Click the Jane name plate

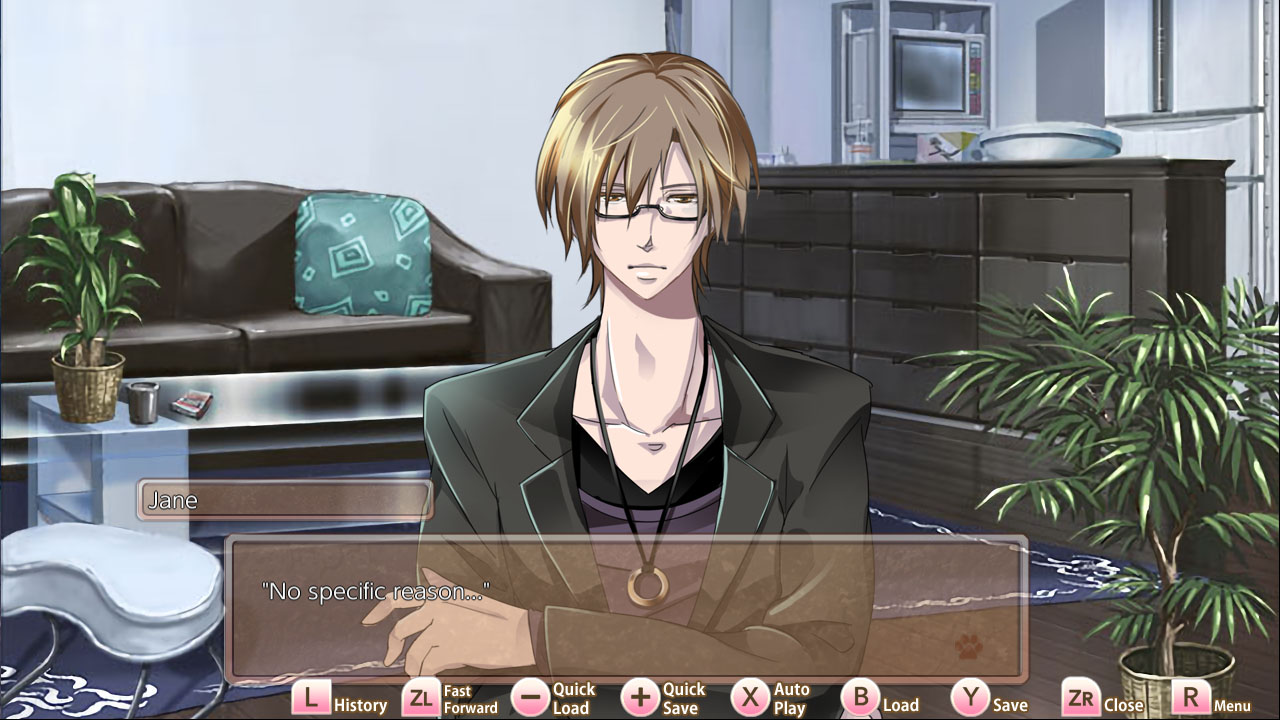[x=284, y=500]
